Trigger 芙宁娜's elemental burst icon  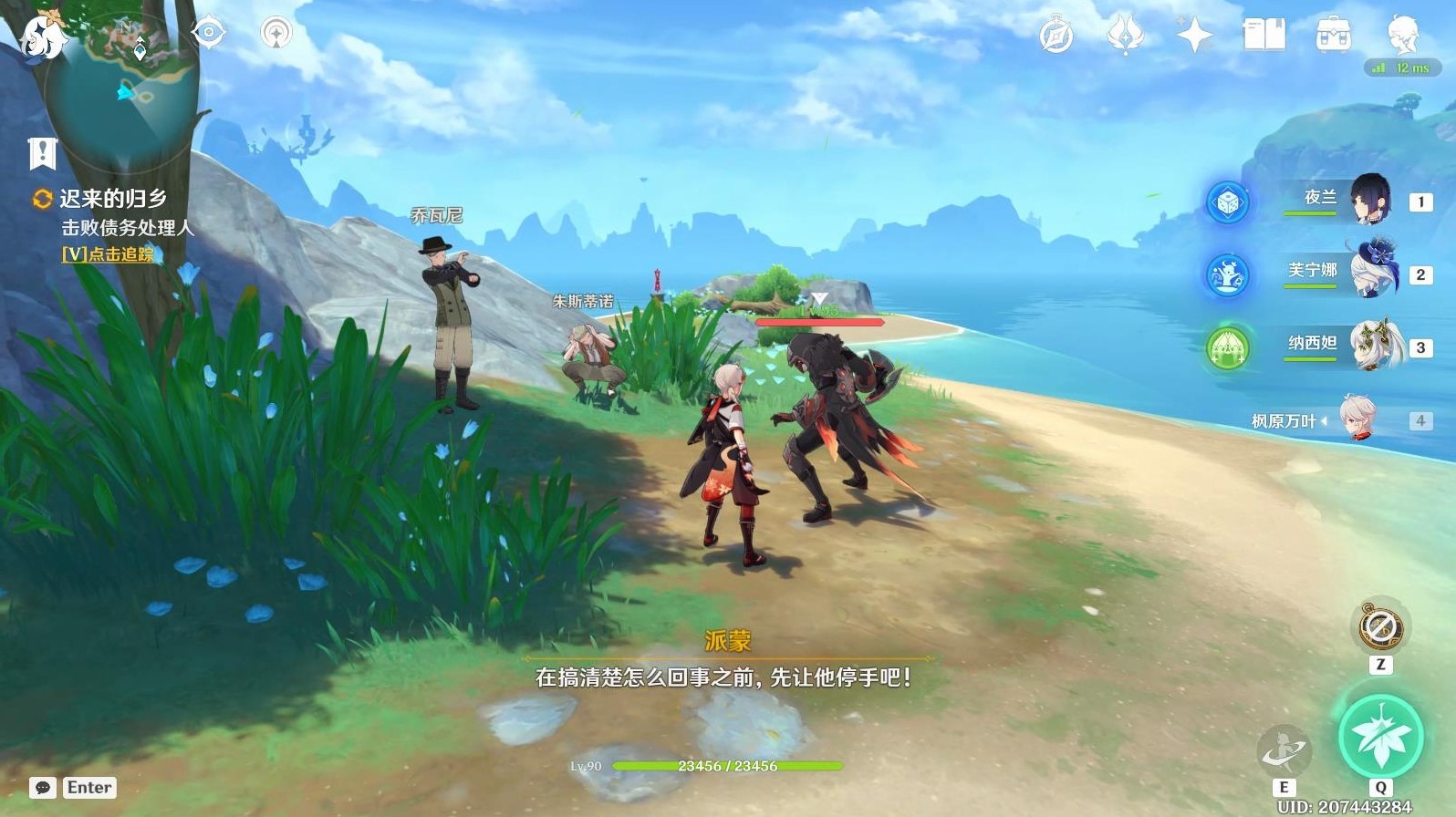pos(1228,276)
